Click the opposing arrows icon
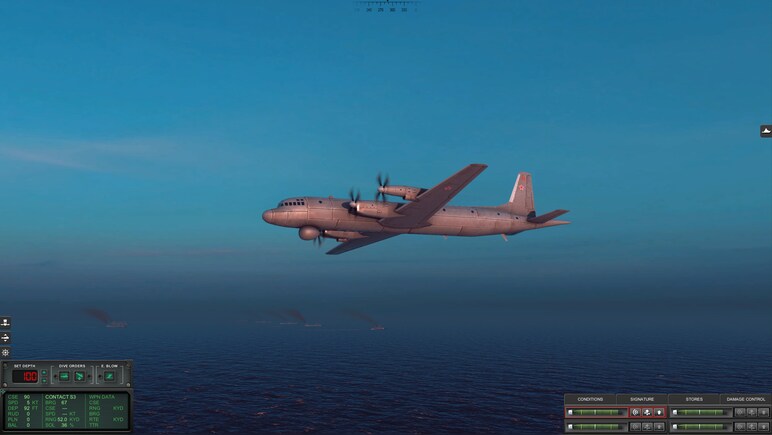Screen dimensions: 772x435 pyautogui.click(x=5, y=338)
